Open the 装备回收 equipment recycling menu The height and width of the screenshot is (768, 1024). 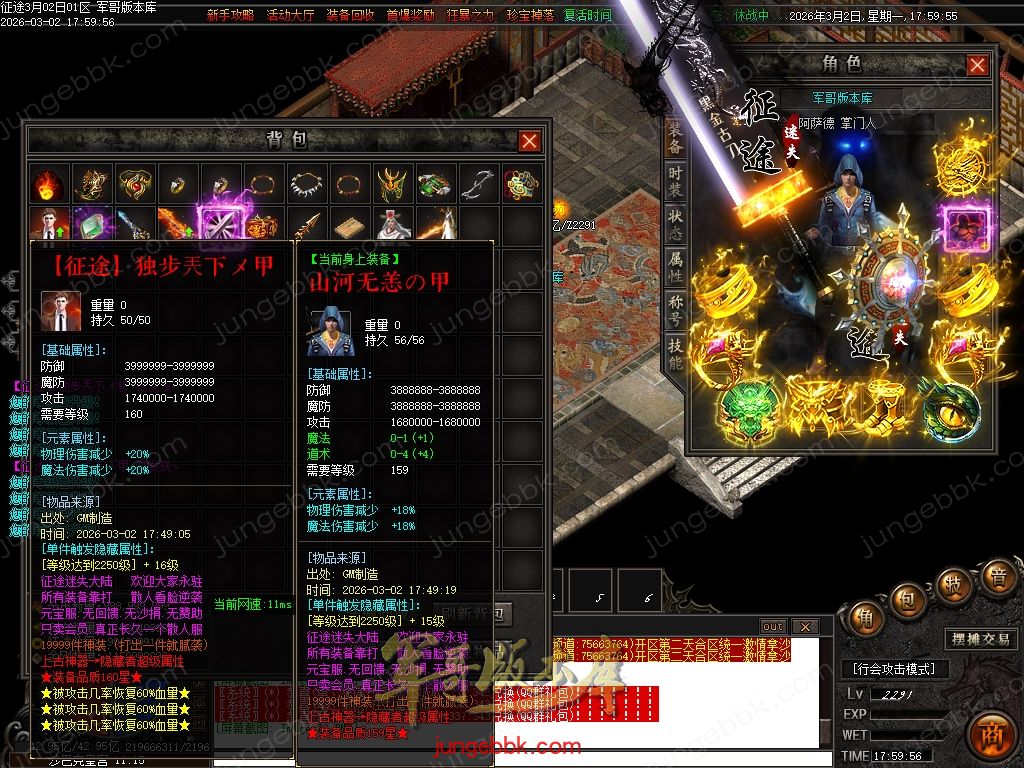tap(350, 16)
